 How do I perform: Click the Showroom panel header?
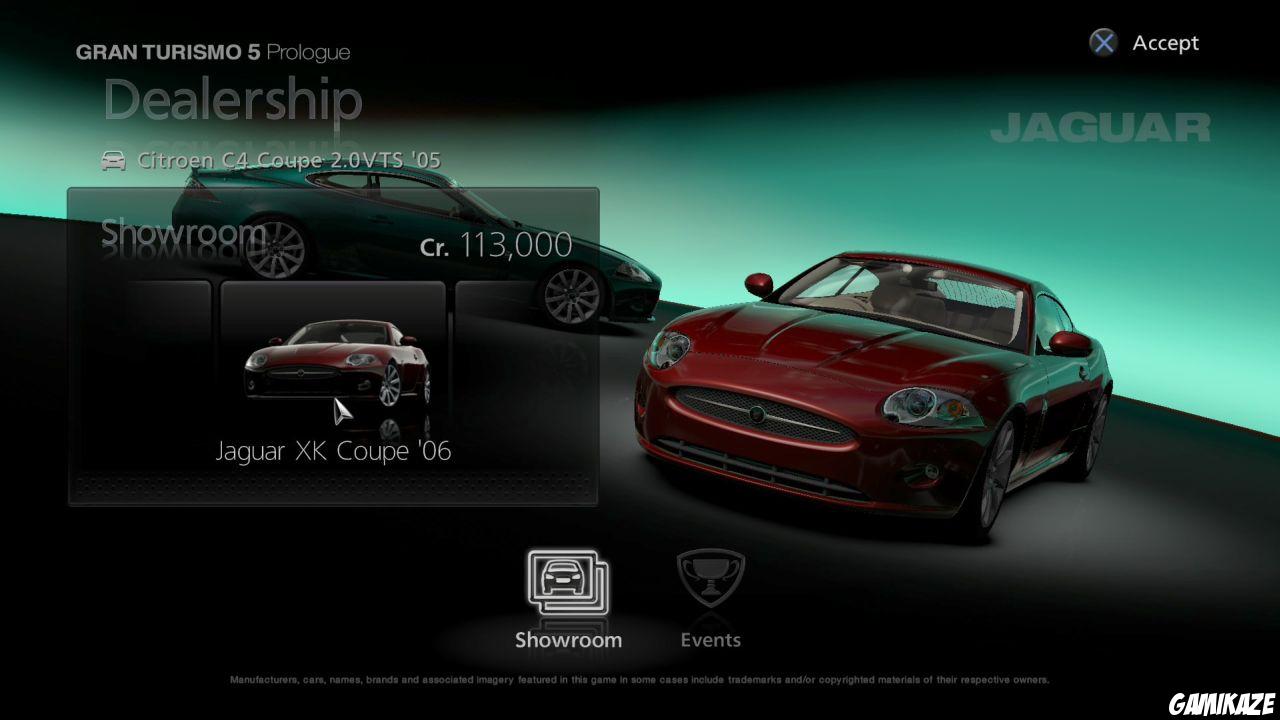179,233
